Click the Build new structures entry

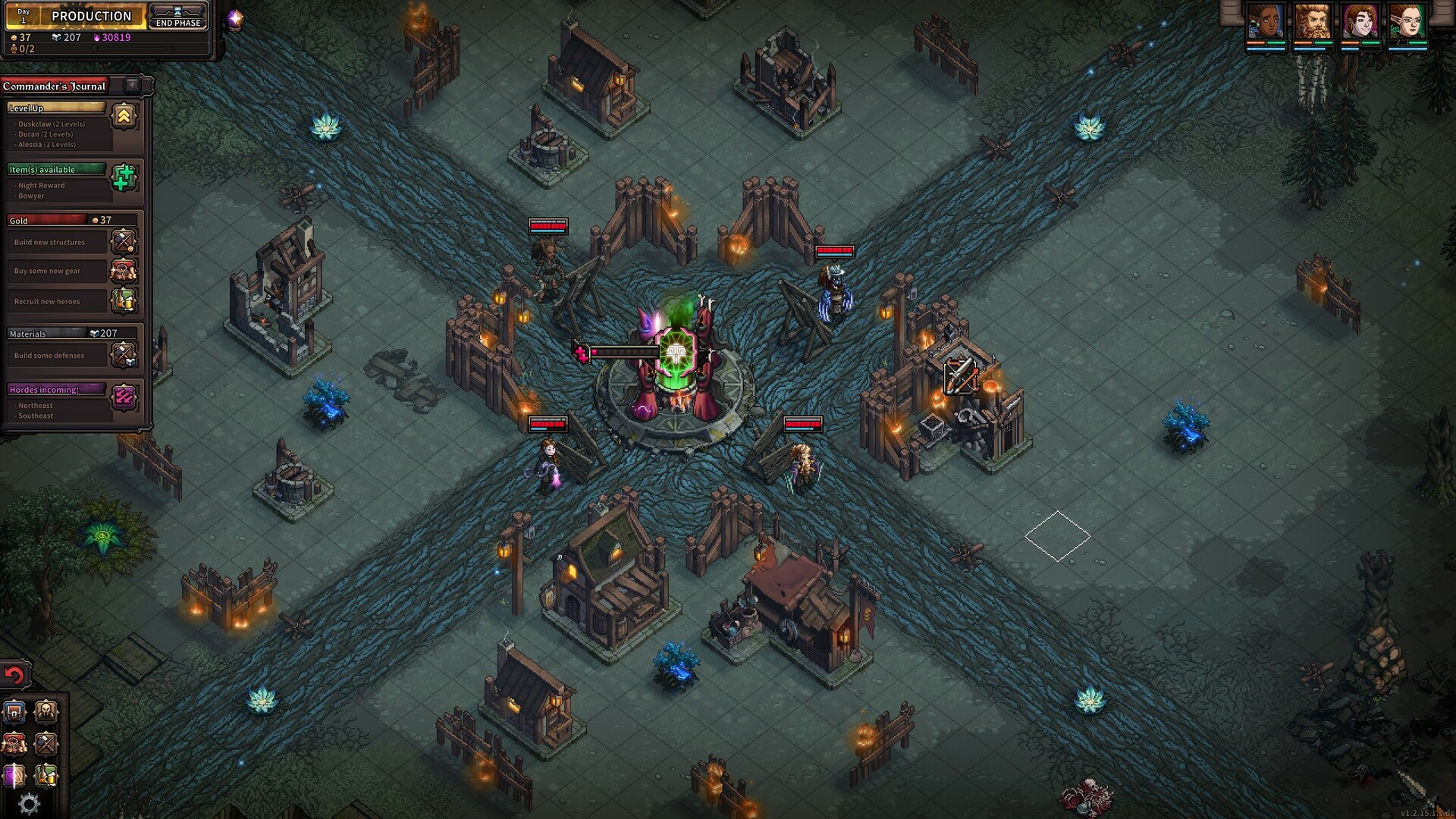[x=57, y=241]
